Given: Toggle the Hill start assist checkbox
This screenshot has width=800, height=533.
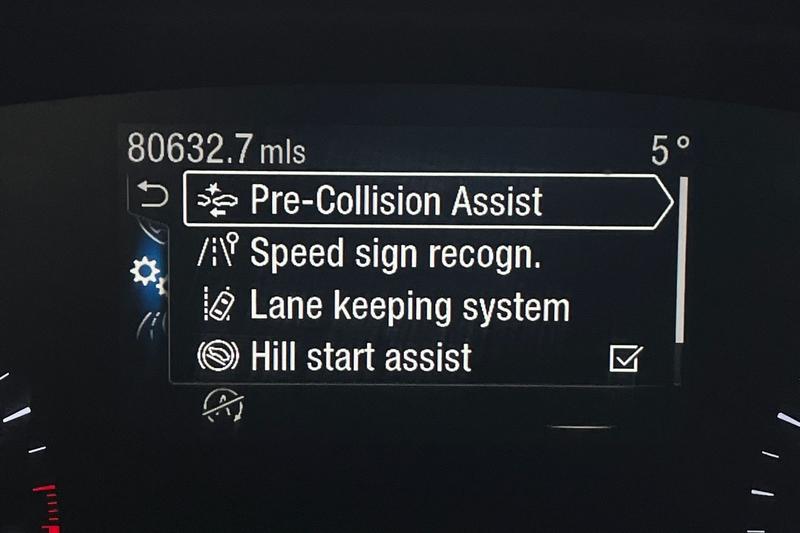Looking at the screenshot, I should coord(626,358).
